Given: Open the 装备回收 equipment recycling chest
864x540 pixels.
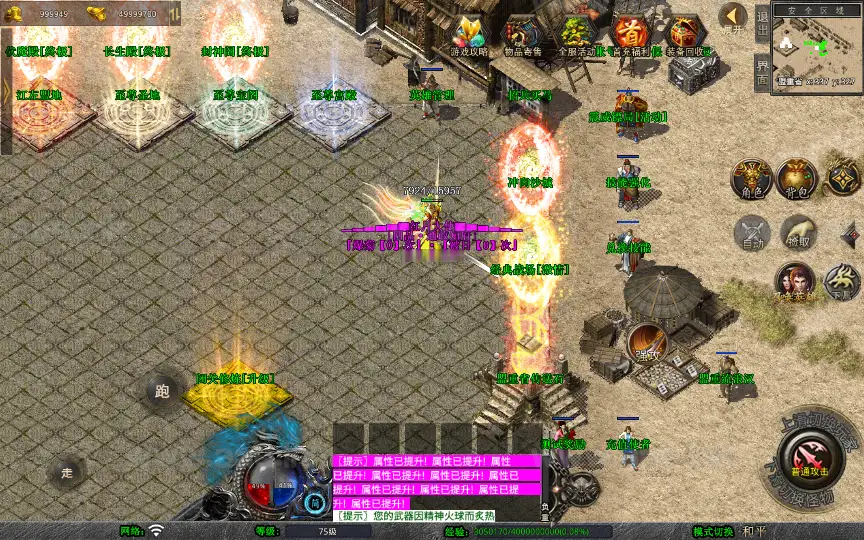Looking at the screenshot, I should click(x=686, y=34).
